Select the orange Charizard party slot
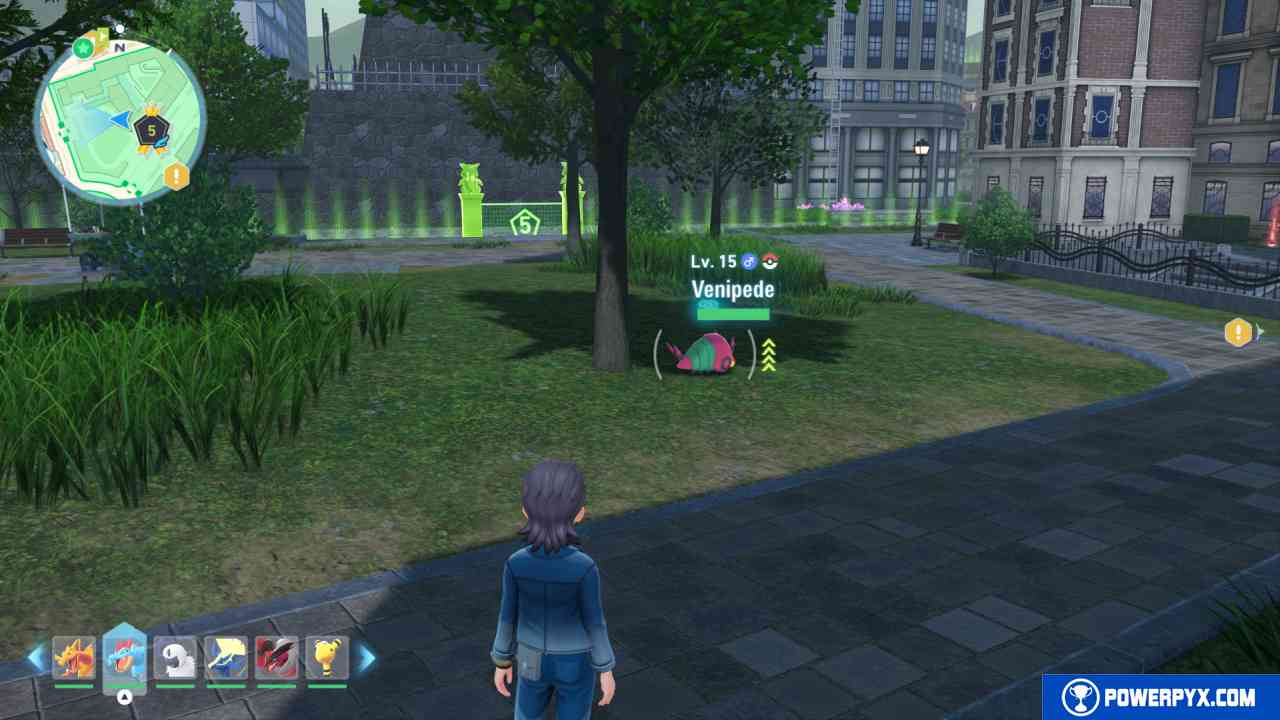Viewport: 1280px width, 720px height. click(74, 658)
